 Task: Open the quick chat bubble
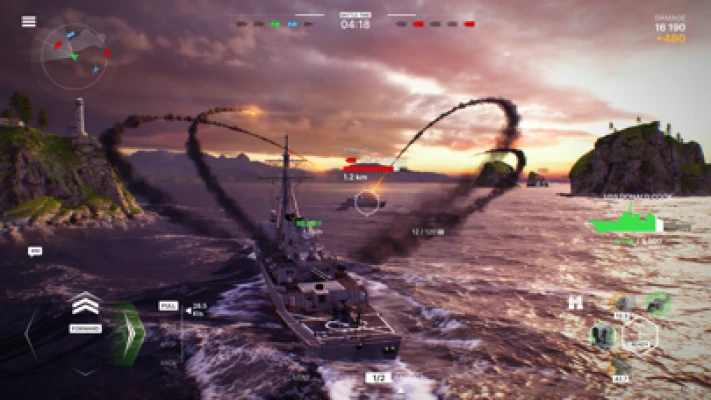pos(35,251)
